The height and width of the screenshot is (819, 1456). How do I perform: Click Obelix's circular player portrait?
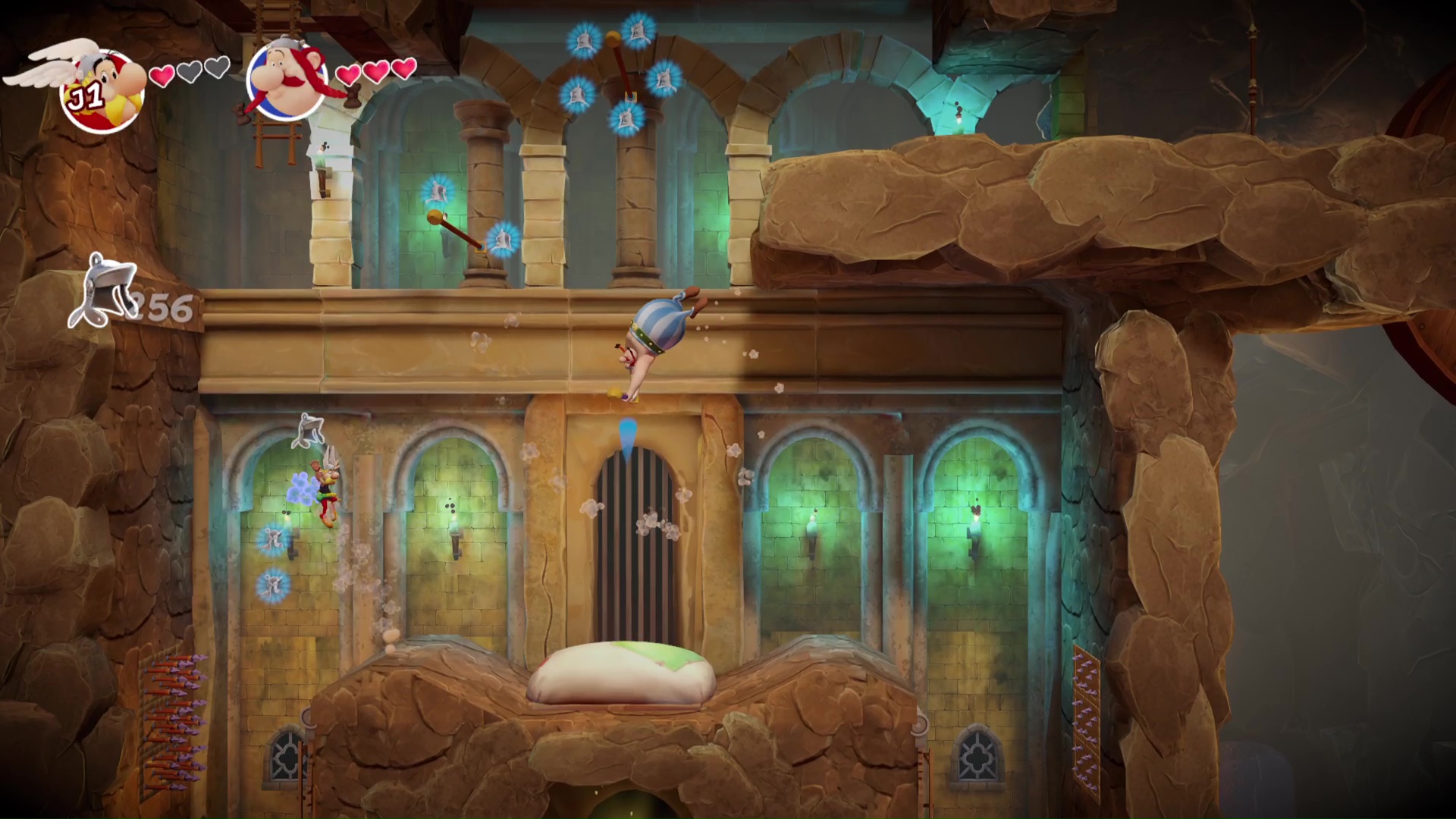coord(287,80)
